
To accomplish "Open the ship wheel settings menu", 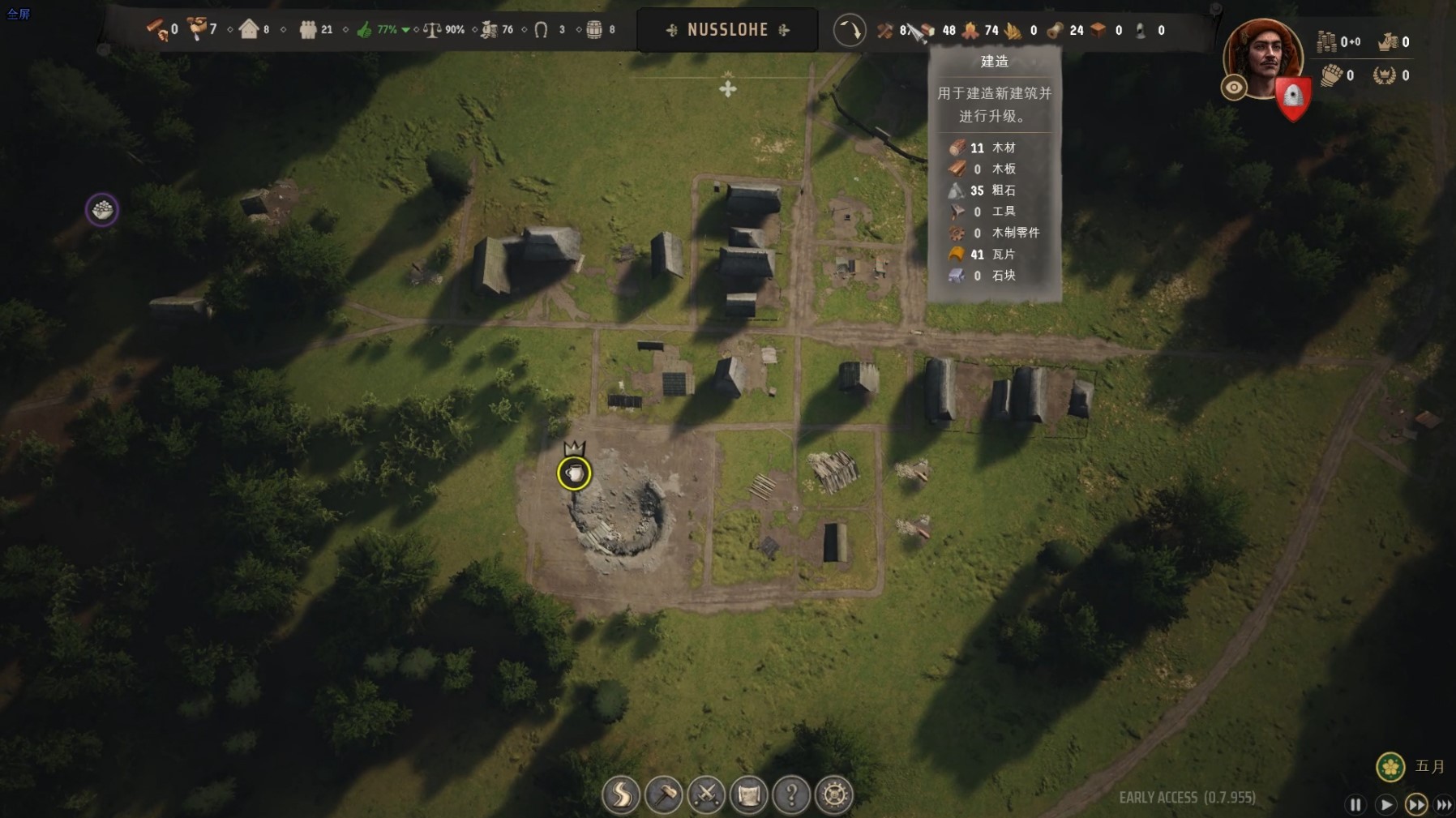I will [834, 794].
